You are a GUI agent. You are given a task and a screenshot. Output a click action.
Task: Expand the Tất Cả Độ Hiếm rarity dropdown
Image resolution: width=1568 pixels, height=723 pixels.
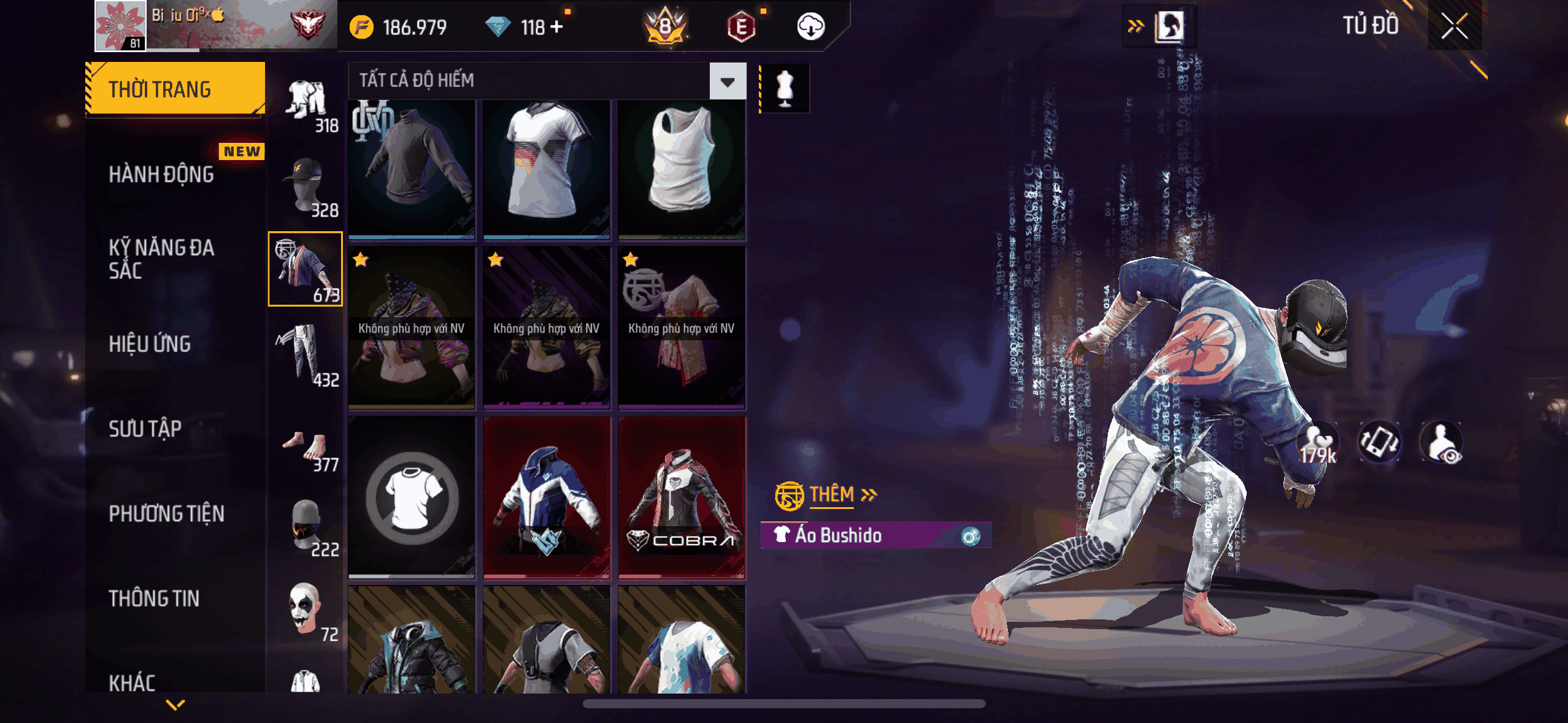click(728, 81)
